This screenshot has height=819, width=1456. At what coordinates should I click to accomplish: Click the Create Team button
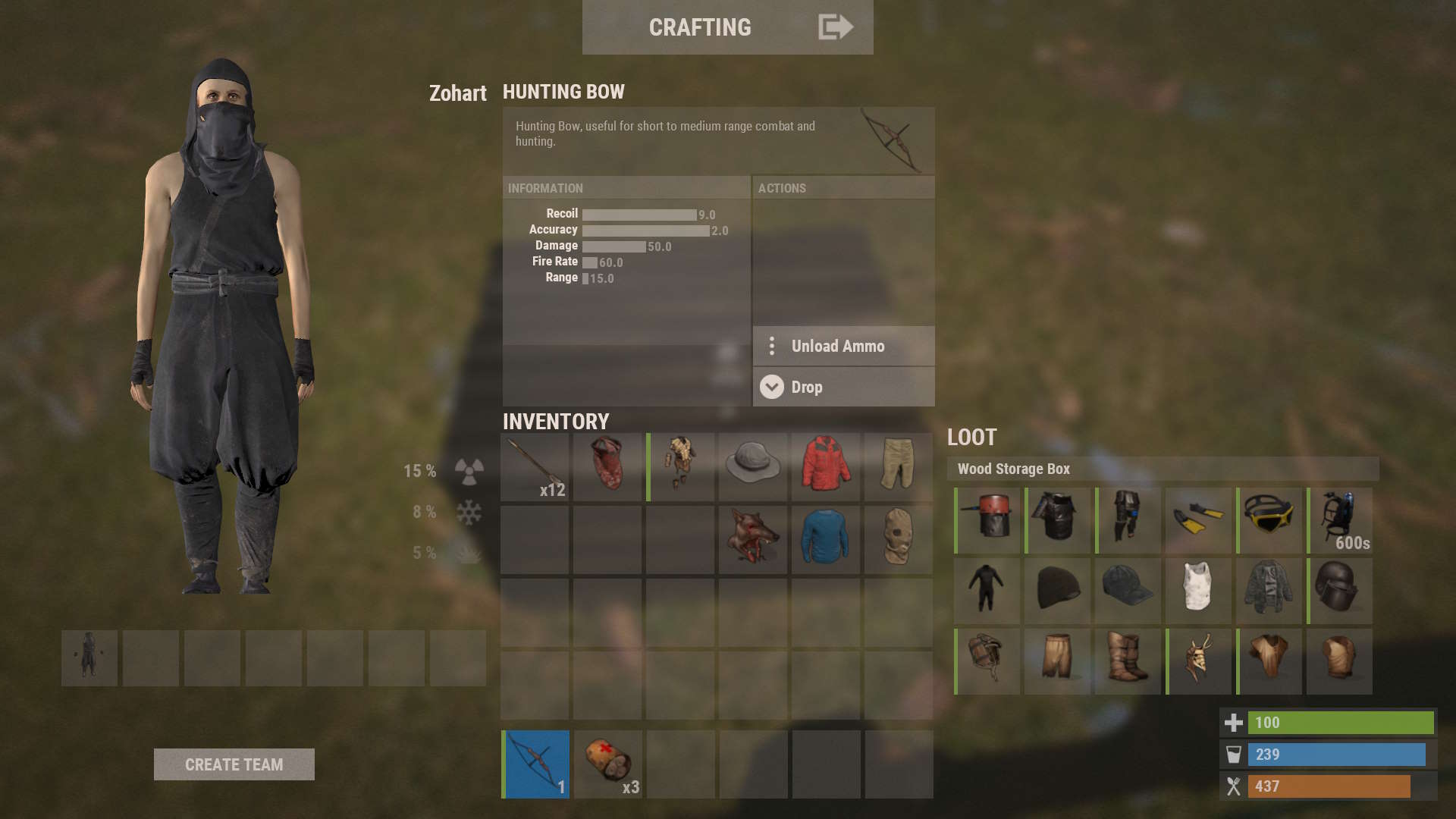click(234, 764)
